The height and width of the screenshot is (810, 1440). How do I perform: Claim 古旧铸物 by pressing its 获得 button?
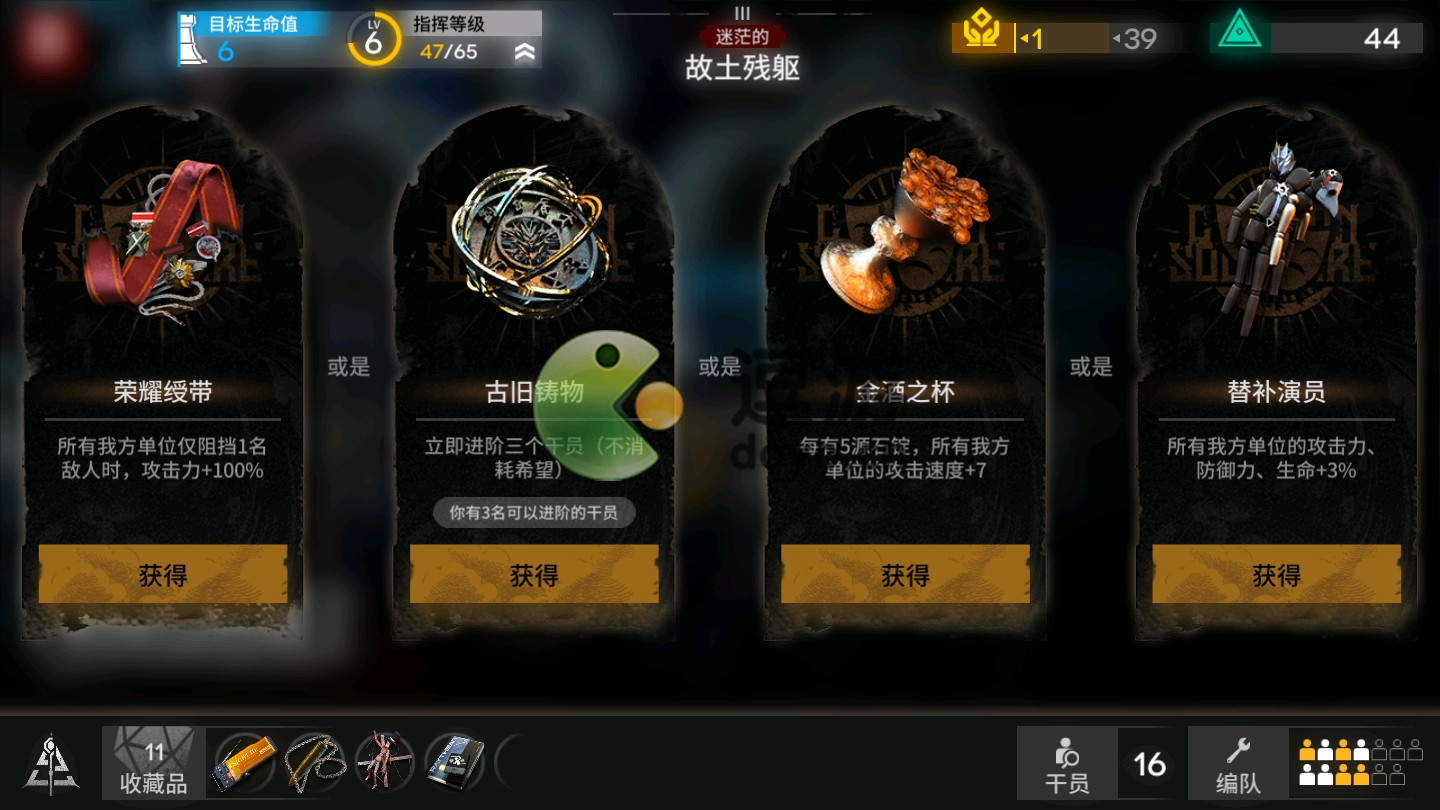(534, 576)
